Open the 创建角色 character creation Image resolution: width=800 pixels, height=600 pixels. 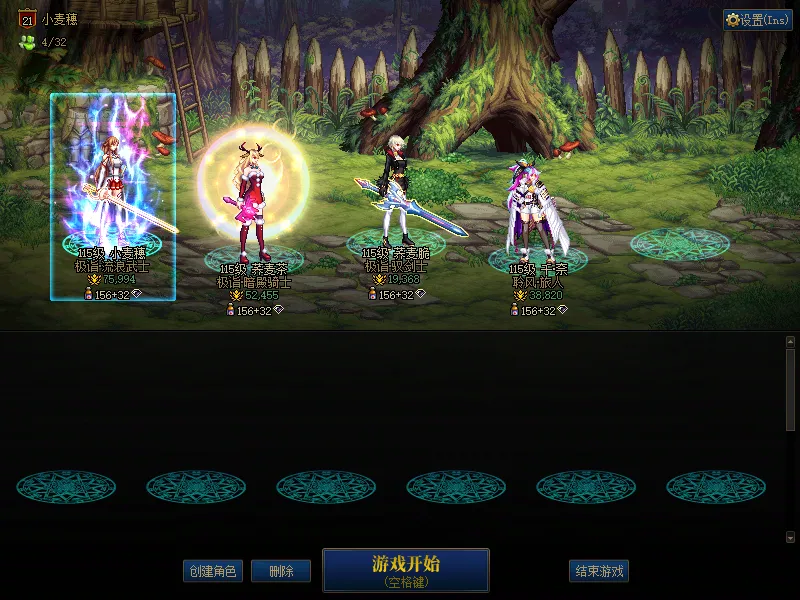click(x=212, y=571)
